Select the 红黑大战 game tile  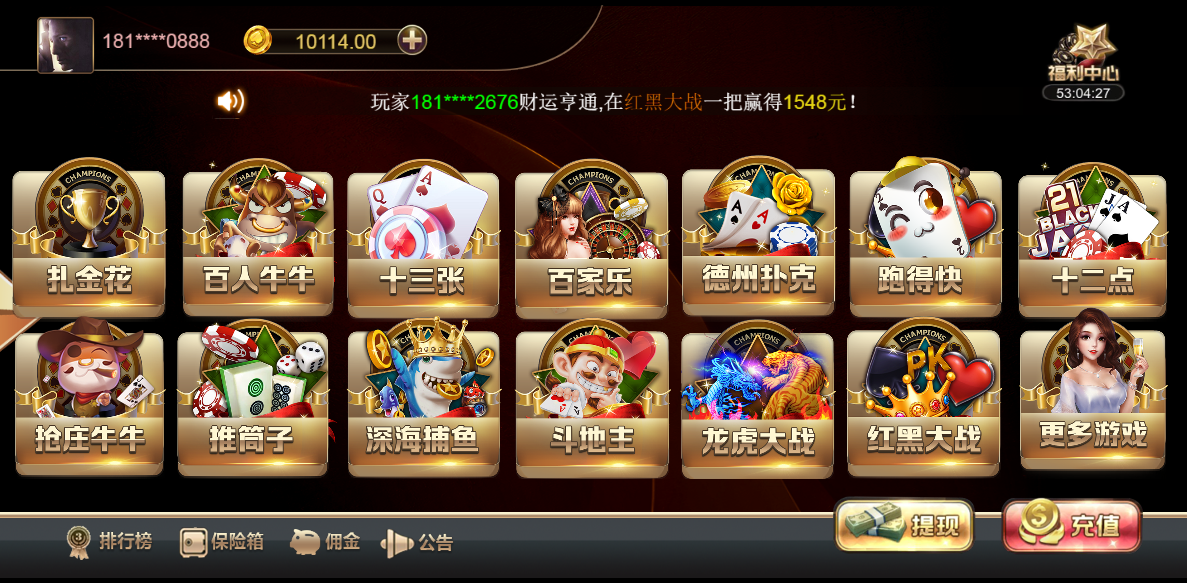click(924, 404)
